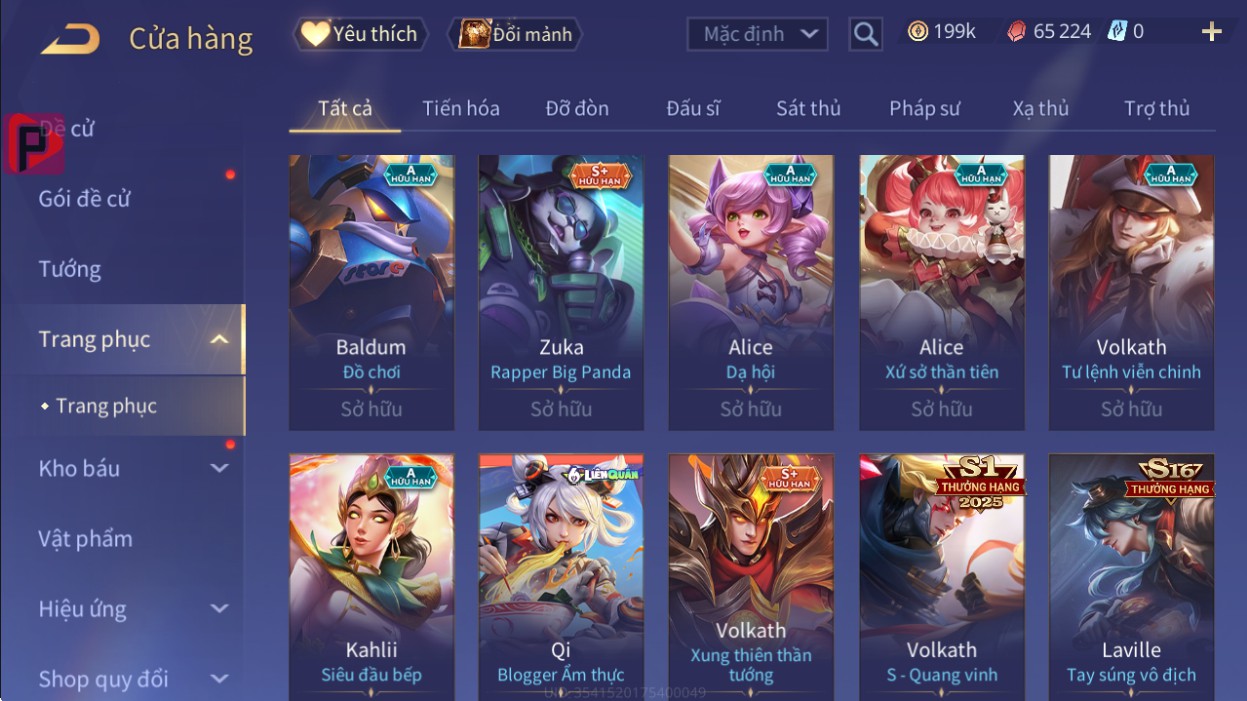The image size is (1247, 701).
Task: Go back using the return arrow
Action: pos(70,38)
